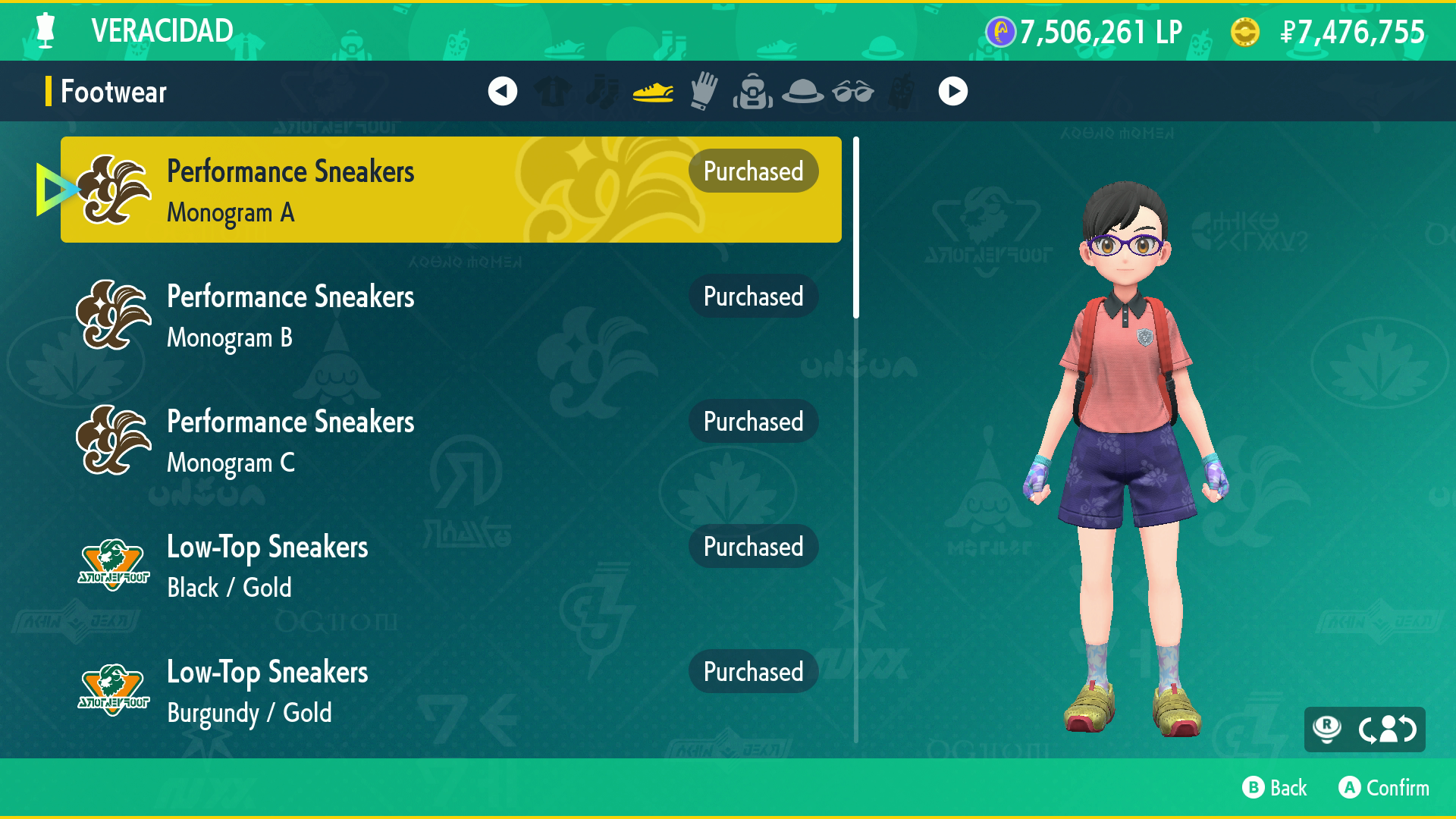Switch to the hat category tab
This screenshot has height=819, width=1456.
(802, 92)
